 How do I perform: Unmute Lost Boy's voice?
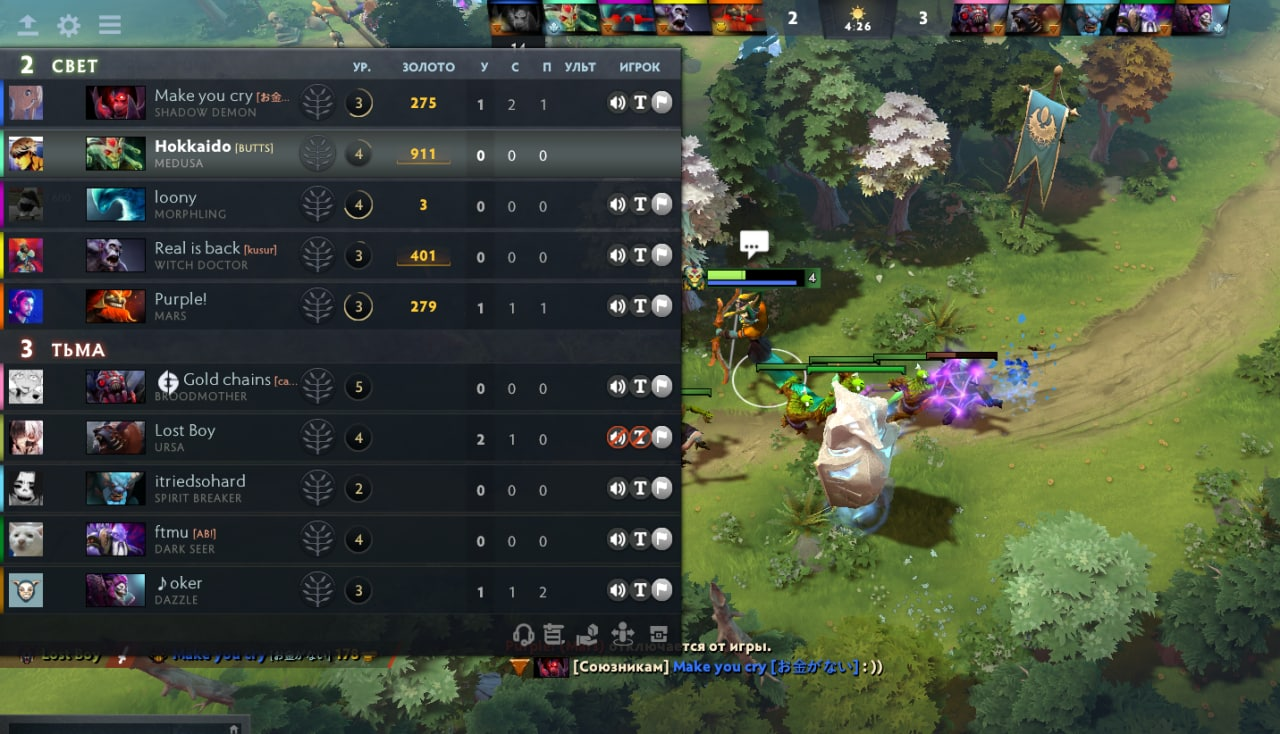[x=617, y=438]
